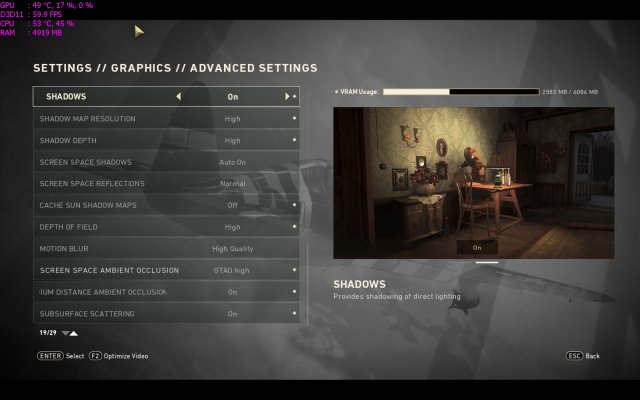Screen dimensions: 640x400
Task: Select Cache Sun Shadow Maps row
Action: click(x=166, y=205)
